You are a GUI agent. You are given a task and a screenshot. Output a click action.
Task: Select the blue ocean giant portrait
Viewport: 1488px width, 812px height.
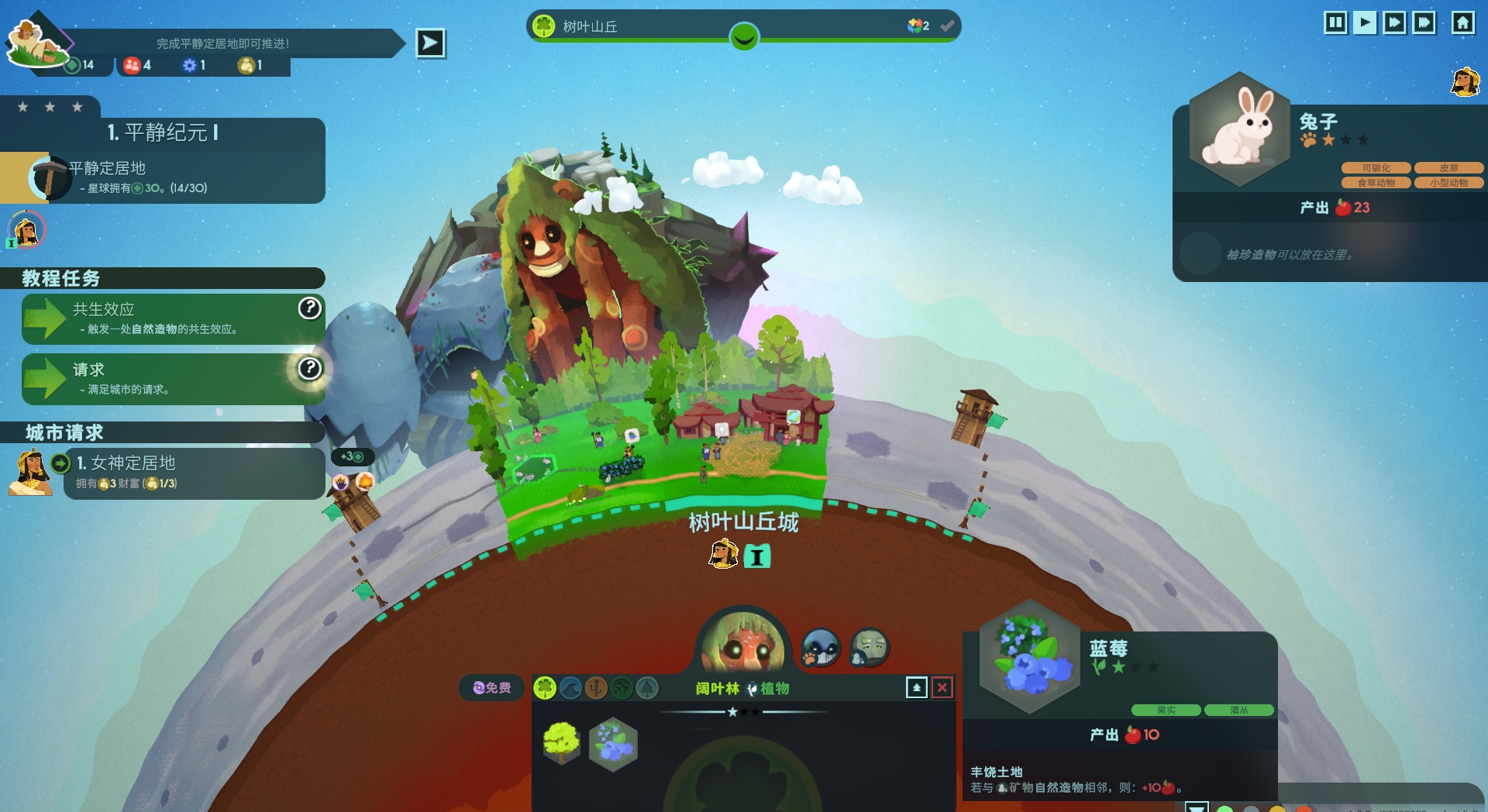point(821,648)
